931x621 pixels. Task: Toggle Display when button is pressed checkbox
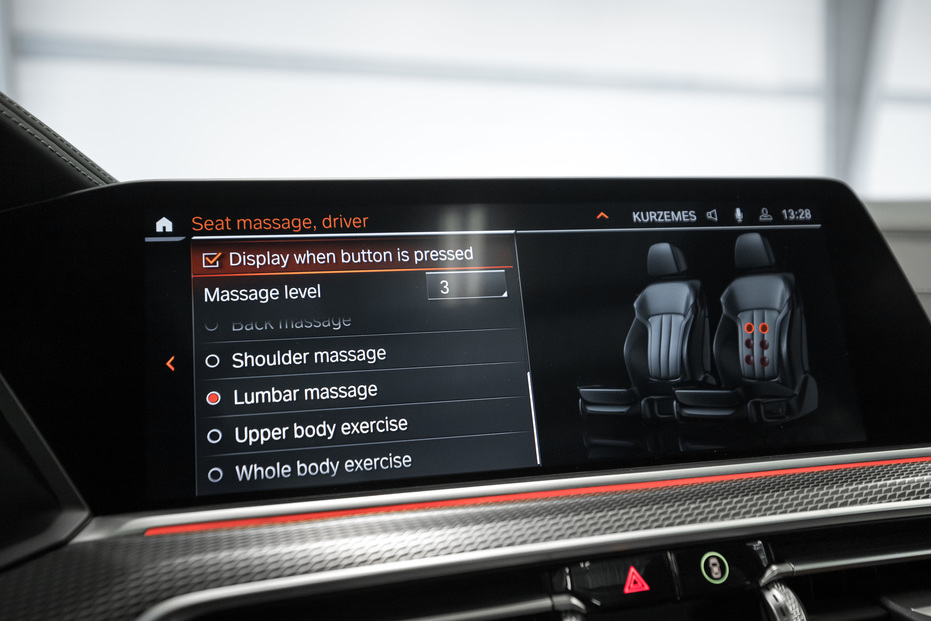coord(211,260)
